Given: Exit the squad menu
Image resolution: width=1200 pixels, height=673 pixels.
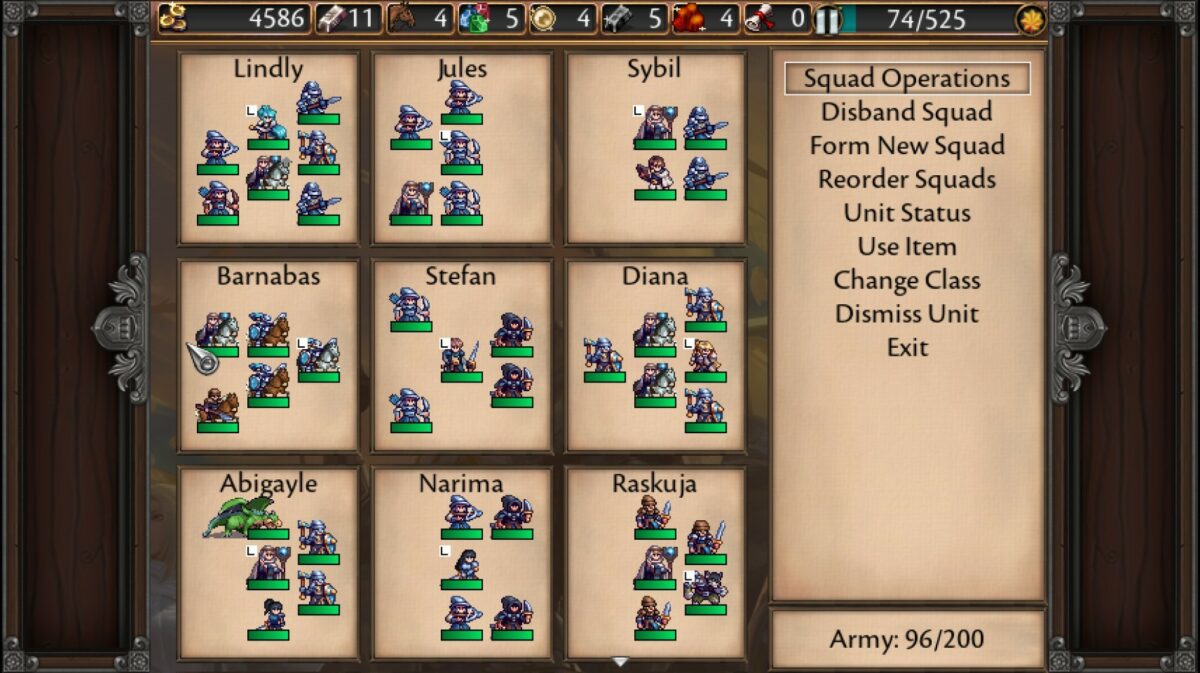Looking at the screenshot, I should point(907,348).
